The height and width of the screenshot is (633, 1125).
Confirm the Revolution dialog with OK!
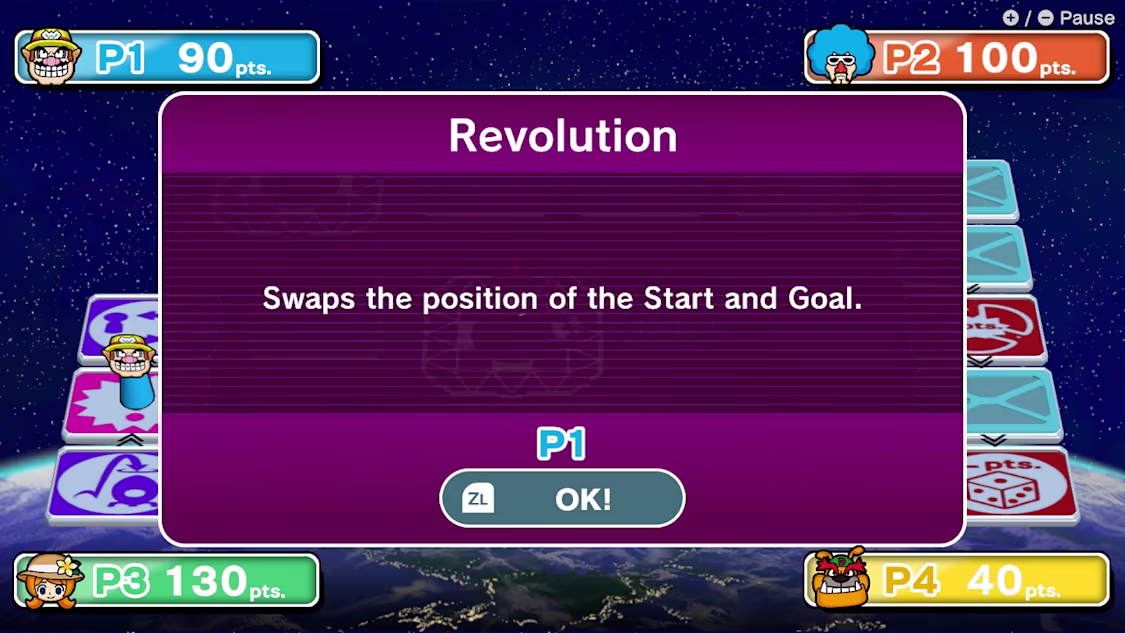click(x=562, y=498)
